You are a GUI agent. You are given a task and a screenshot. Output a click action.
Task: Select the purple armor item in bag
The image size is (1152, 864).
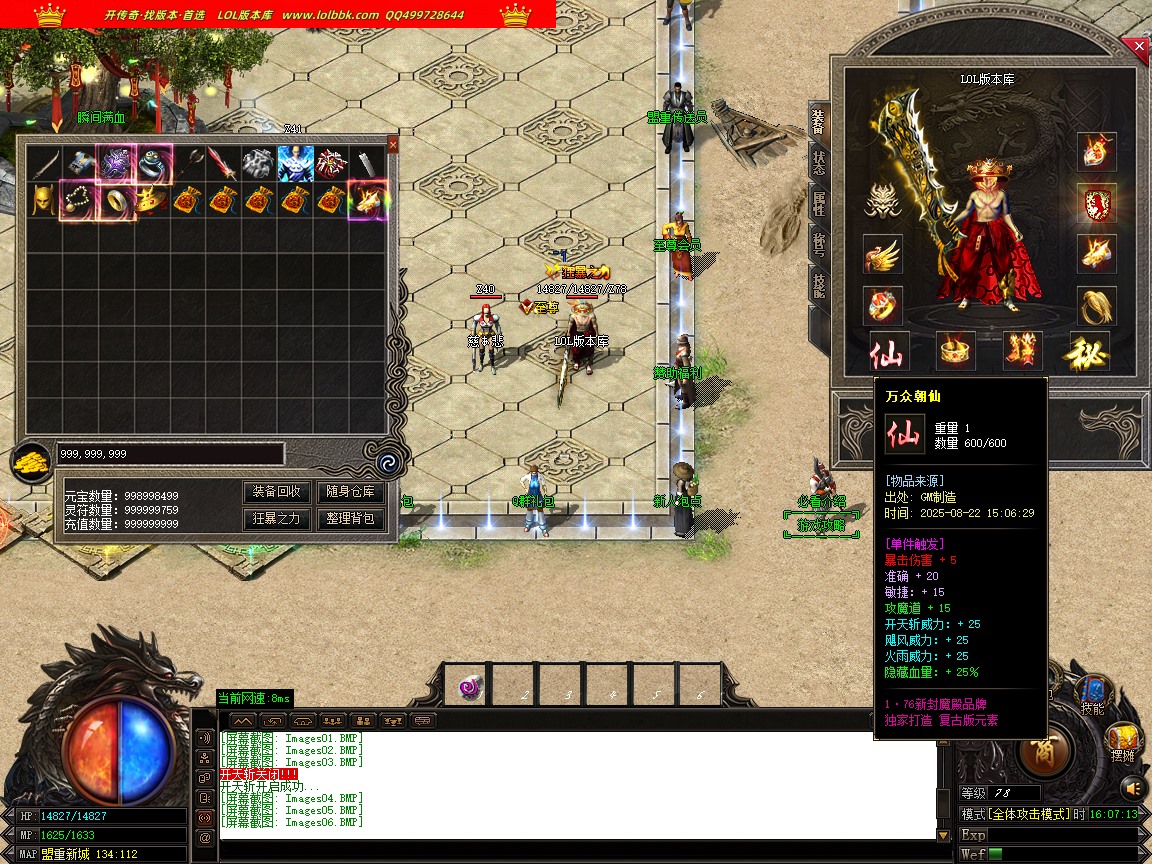tap(114, 162)
